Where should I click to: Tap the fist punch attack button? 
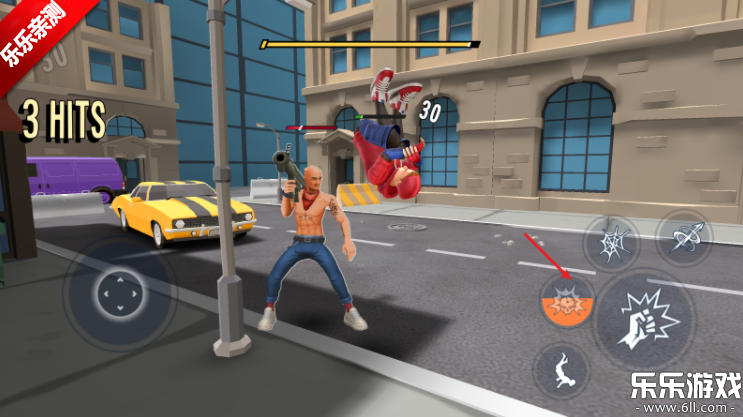point(644,320)
